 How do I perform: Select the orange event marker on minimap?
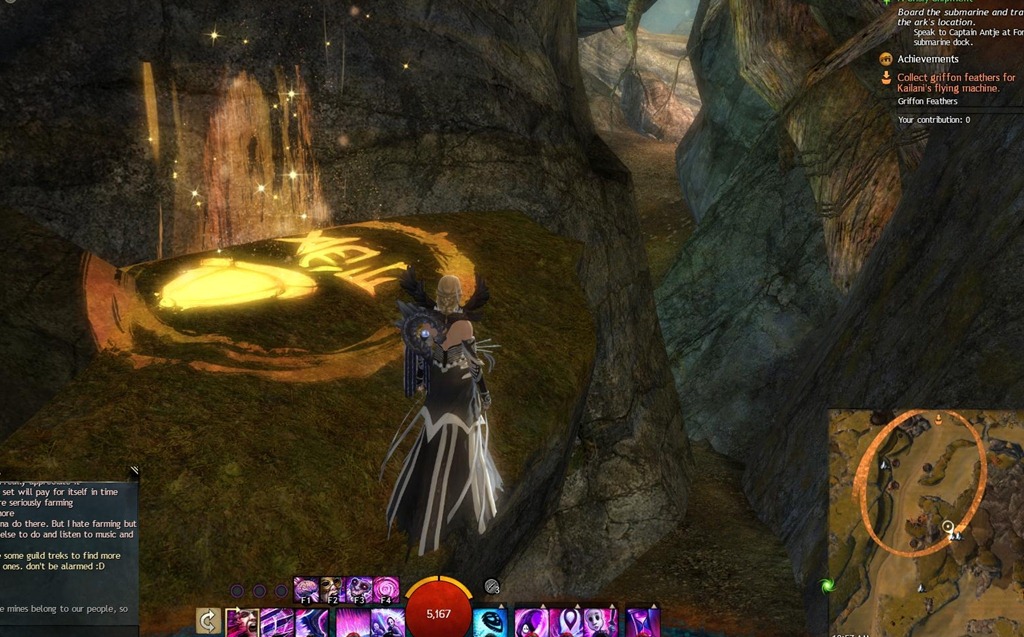click(x=938, y=420)
